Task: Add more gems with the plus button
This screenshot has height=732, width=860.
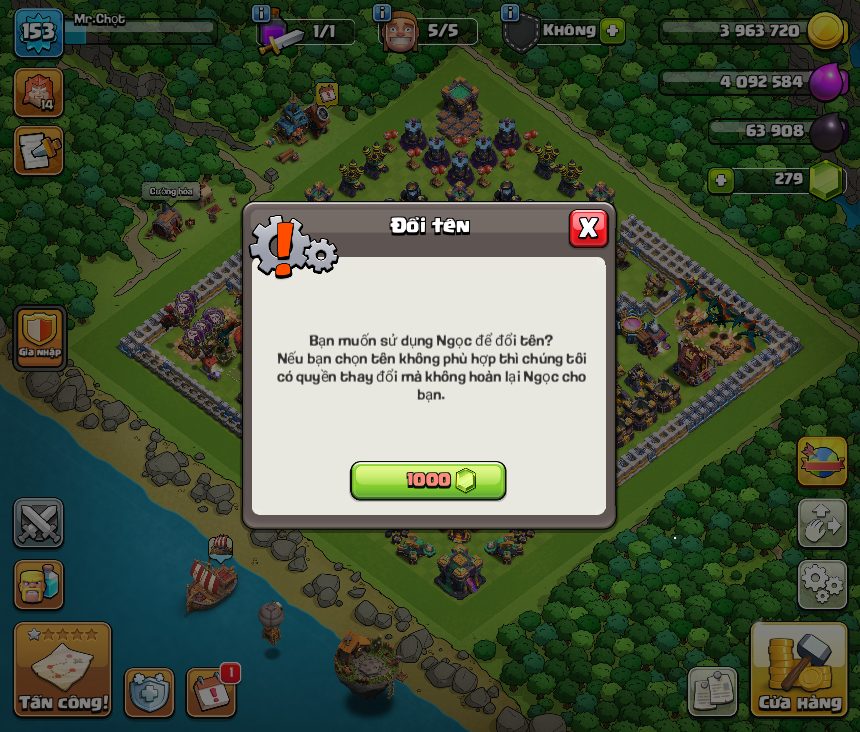Action: [720, 181]
